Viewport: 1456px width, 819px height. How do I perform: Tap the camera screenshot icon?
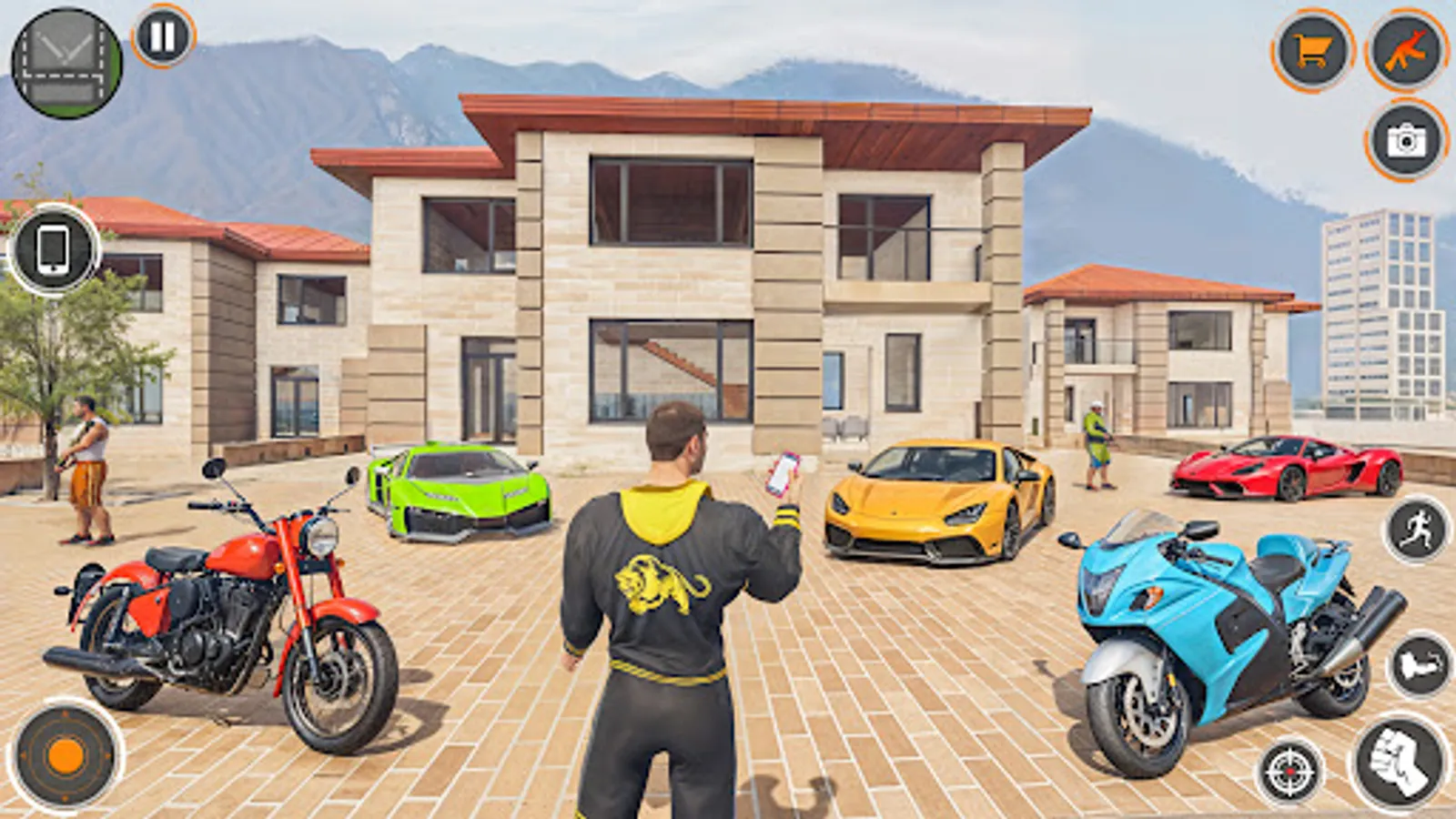coord(1406,141)
